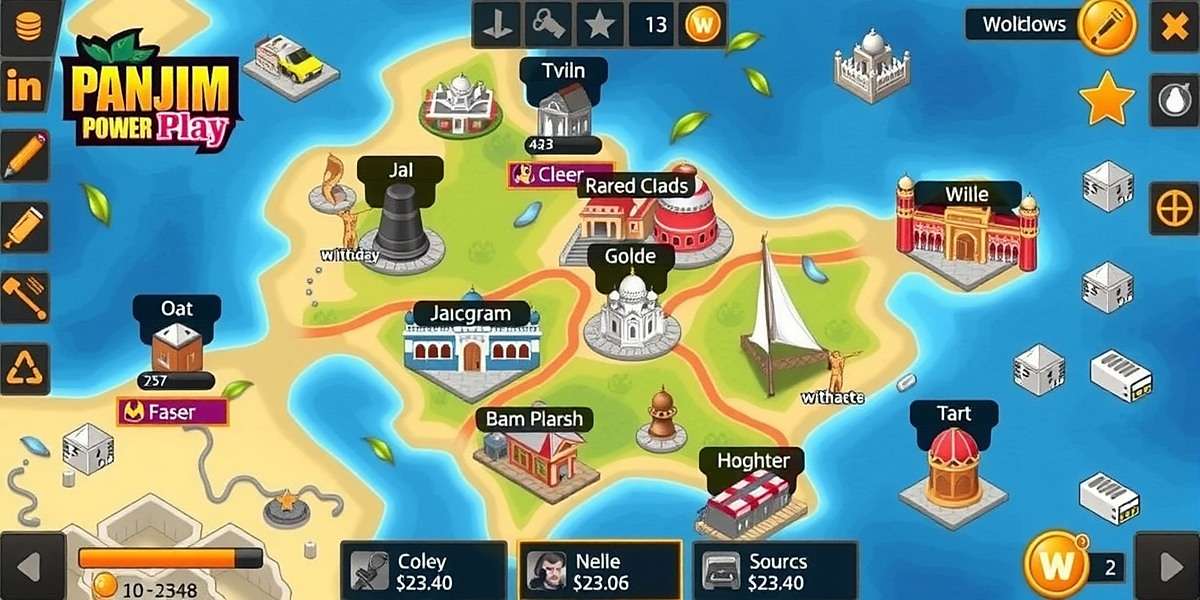Screen dimensions: 1200x600
Task: Activate the orange crosshair target button
Action: point(1173,209)
